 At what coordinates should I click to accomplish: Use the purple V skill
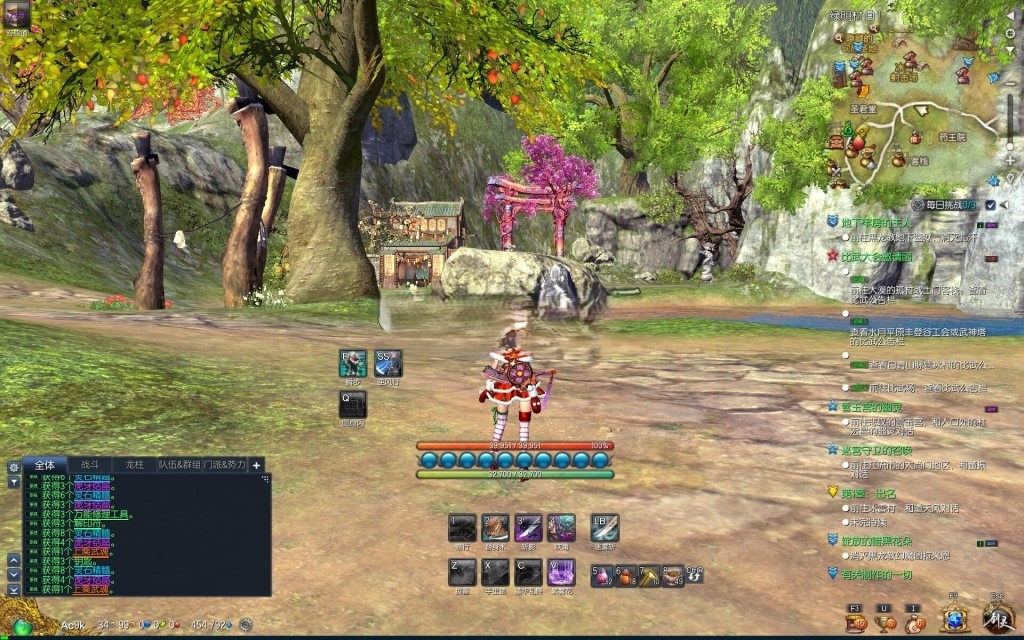[x=561, y=572]
